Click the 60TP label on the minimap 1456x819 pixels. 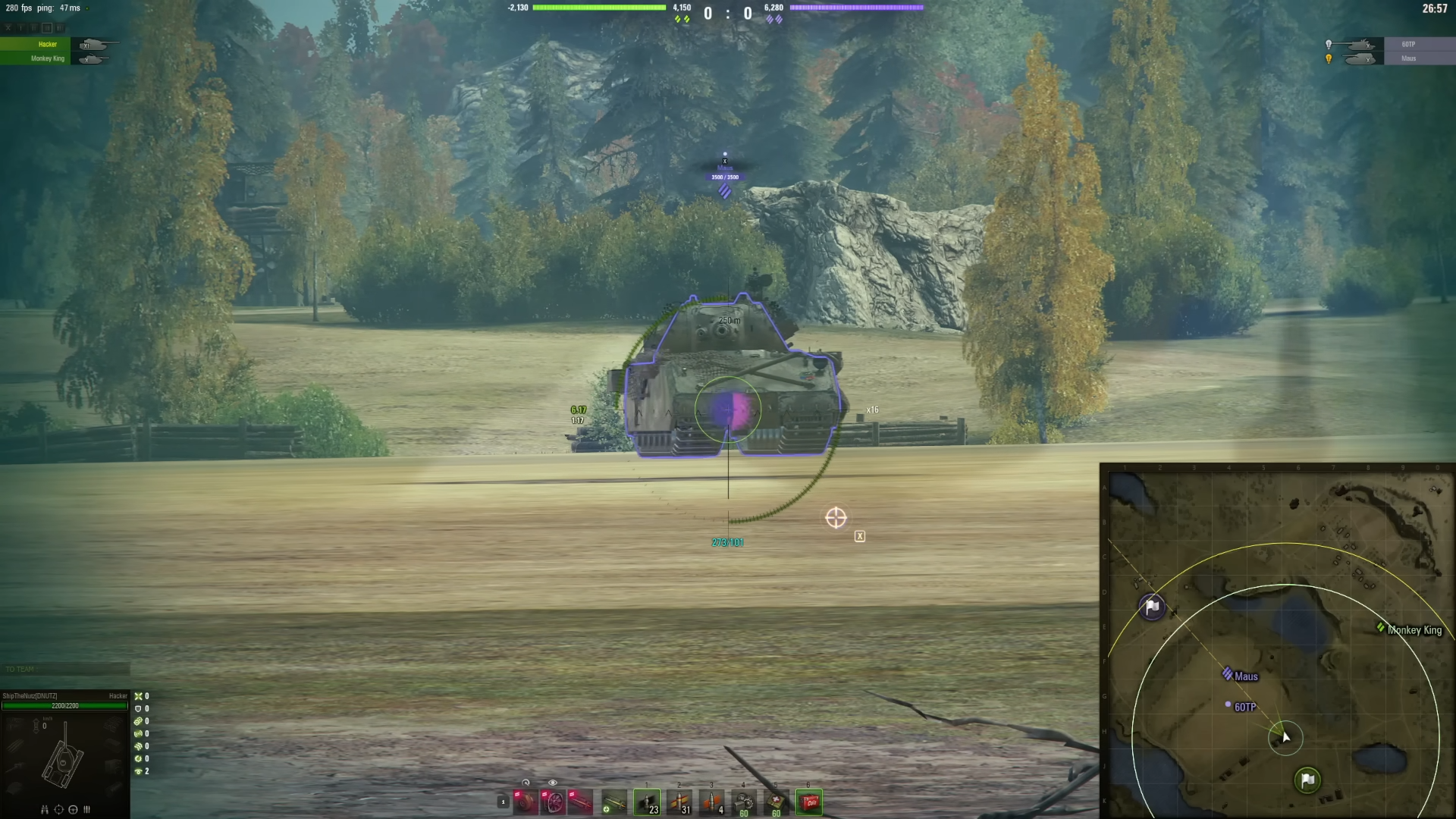pyautogui.click(x=1244, y=706)
